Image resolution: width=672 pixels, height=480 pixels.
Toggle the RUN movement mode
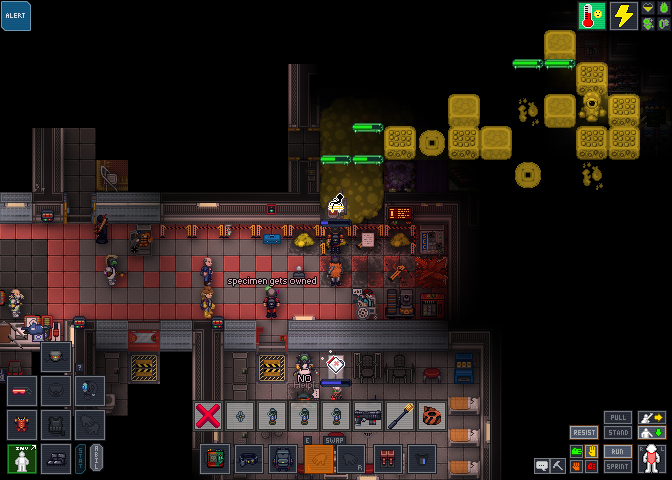point(618,451)
